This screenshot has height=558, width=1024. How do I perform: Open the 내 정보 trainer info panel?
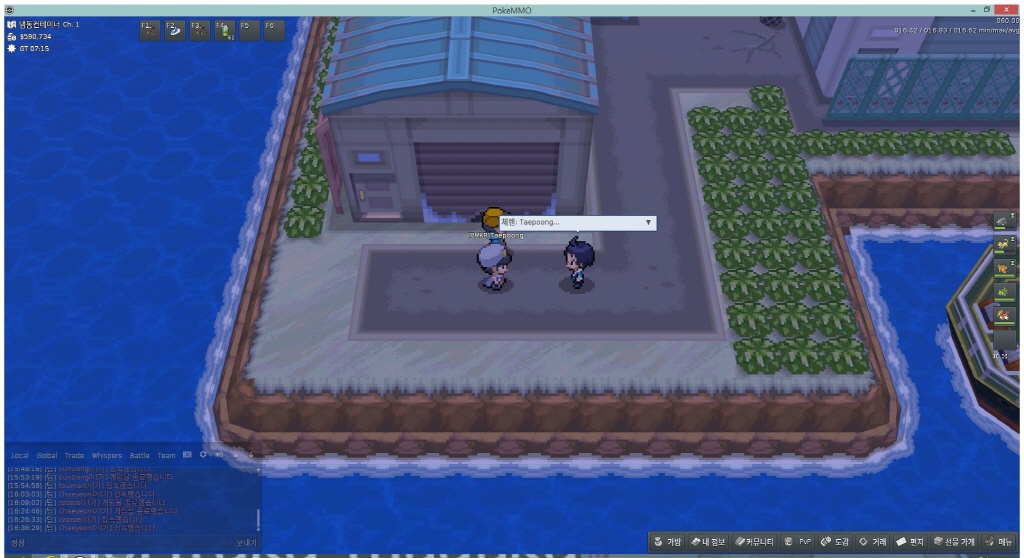coord(706,542)
